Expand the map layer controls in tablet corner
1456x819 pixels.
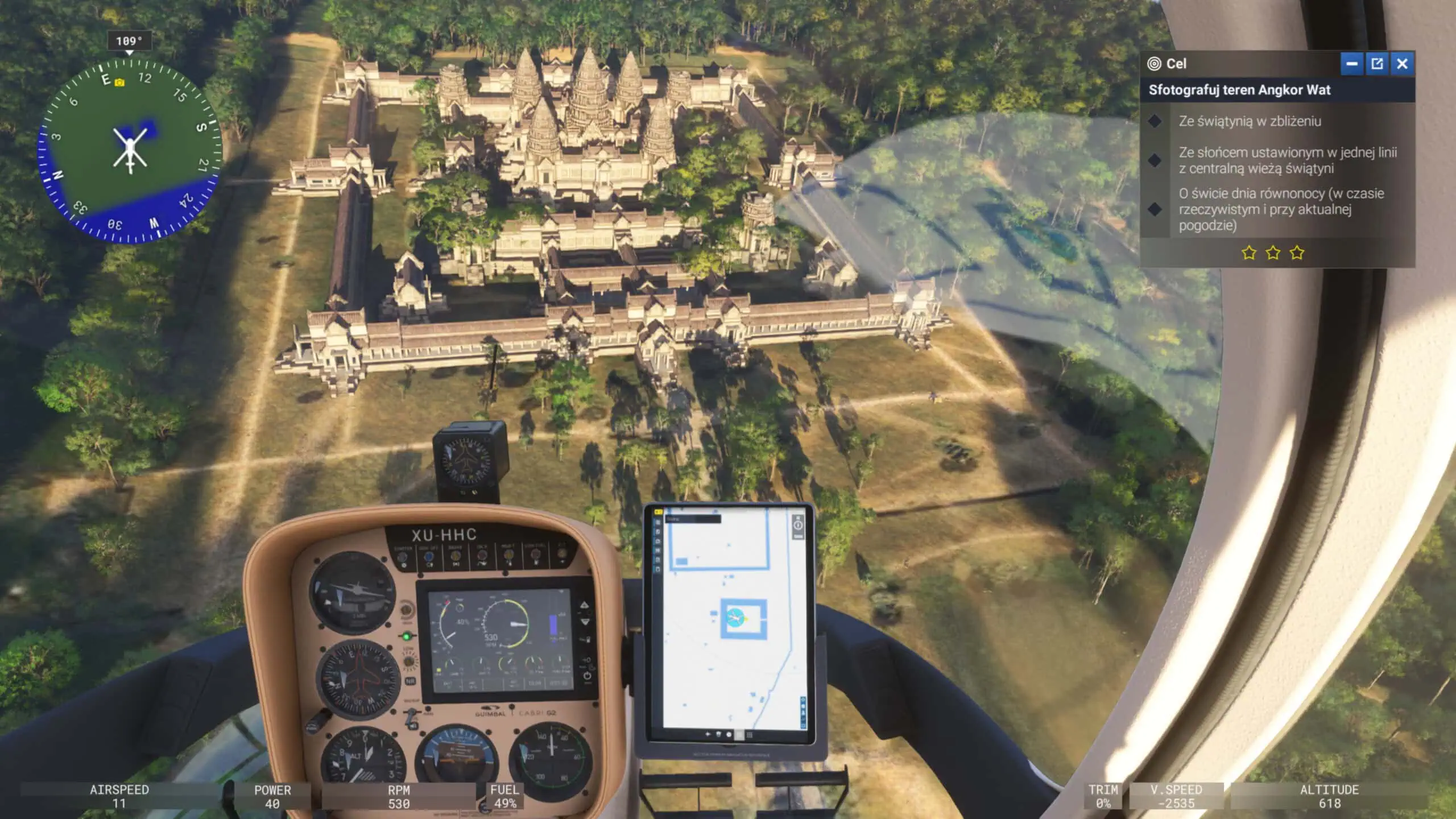(803, 713)
